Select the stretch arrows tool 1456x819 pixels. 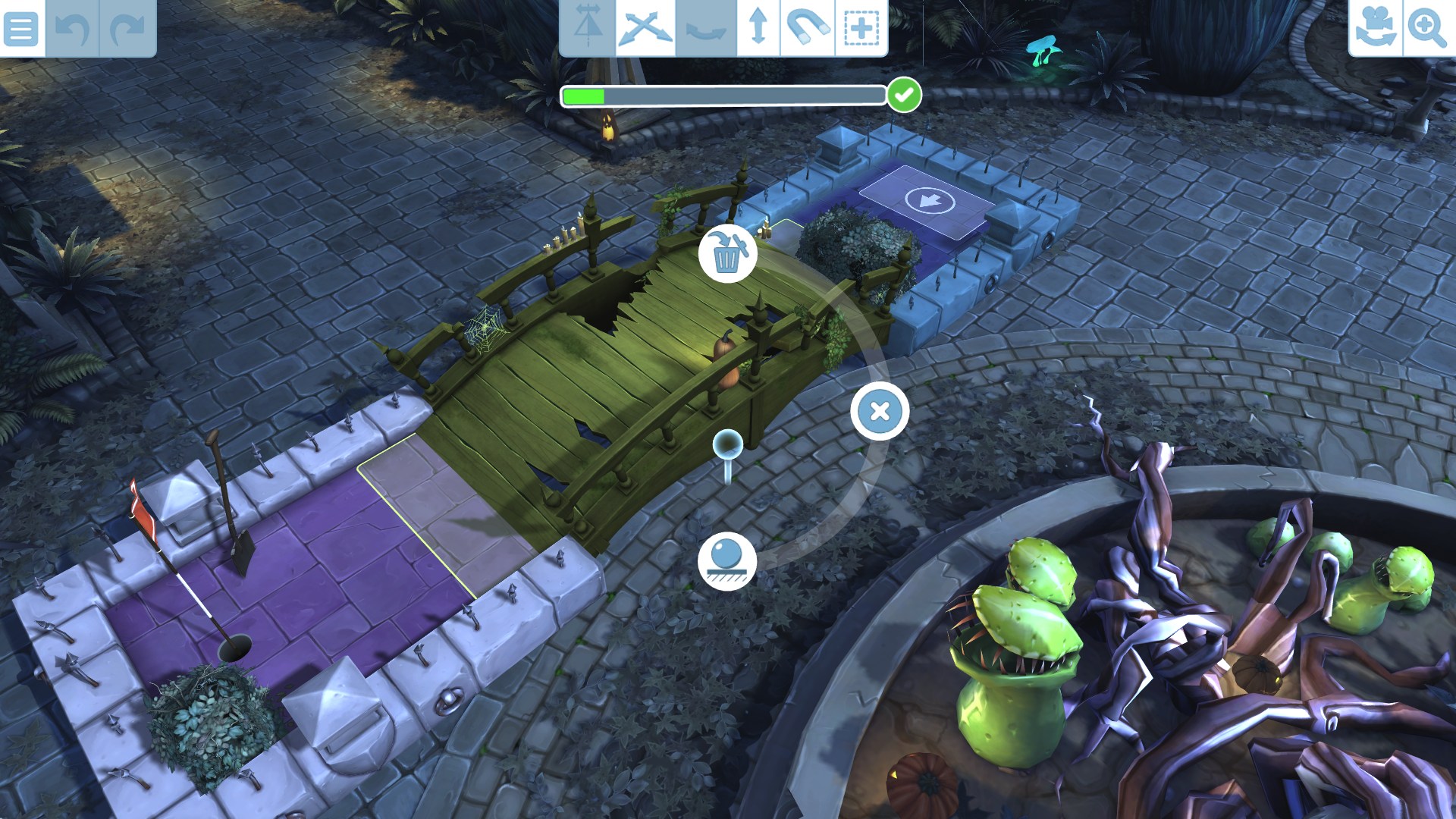click(645, 27)
